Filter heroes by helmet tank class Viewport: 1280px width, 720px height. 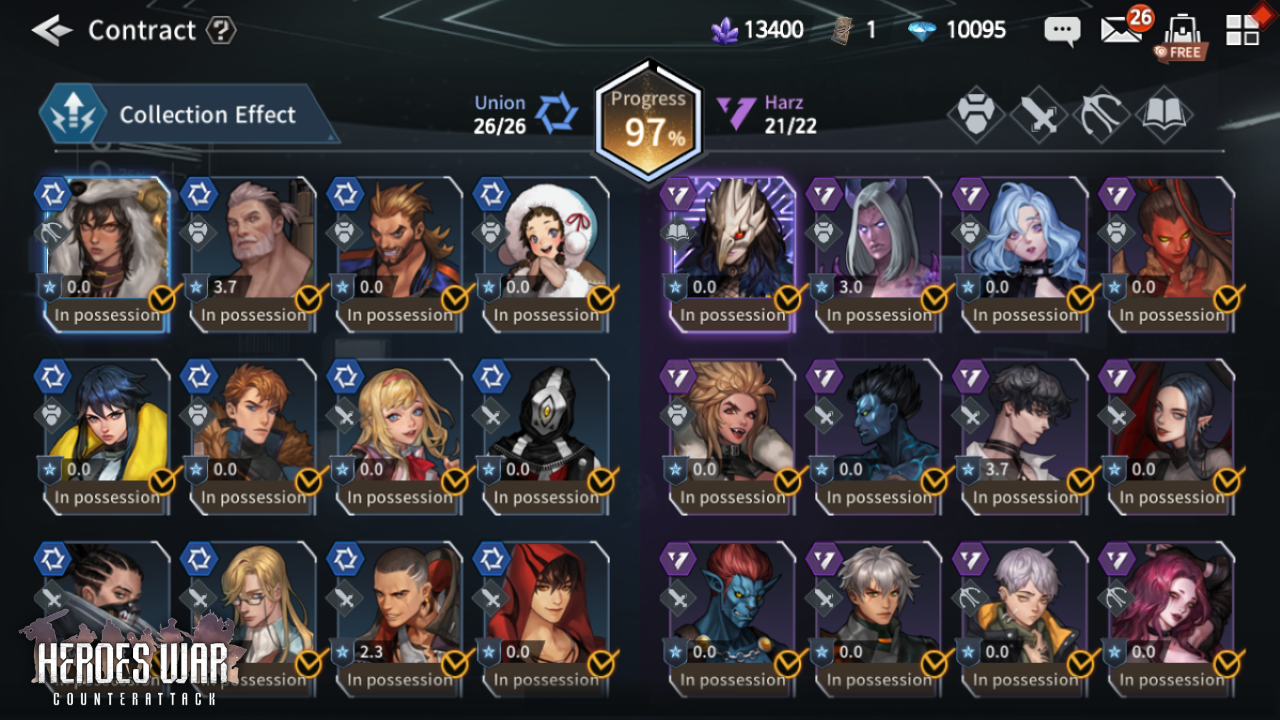pyautogui.click(x=976, y=116)
